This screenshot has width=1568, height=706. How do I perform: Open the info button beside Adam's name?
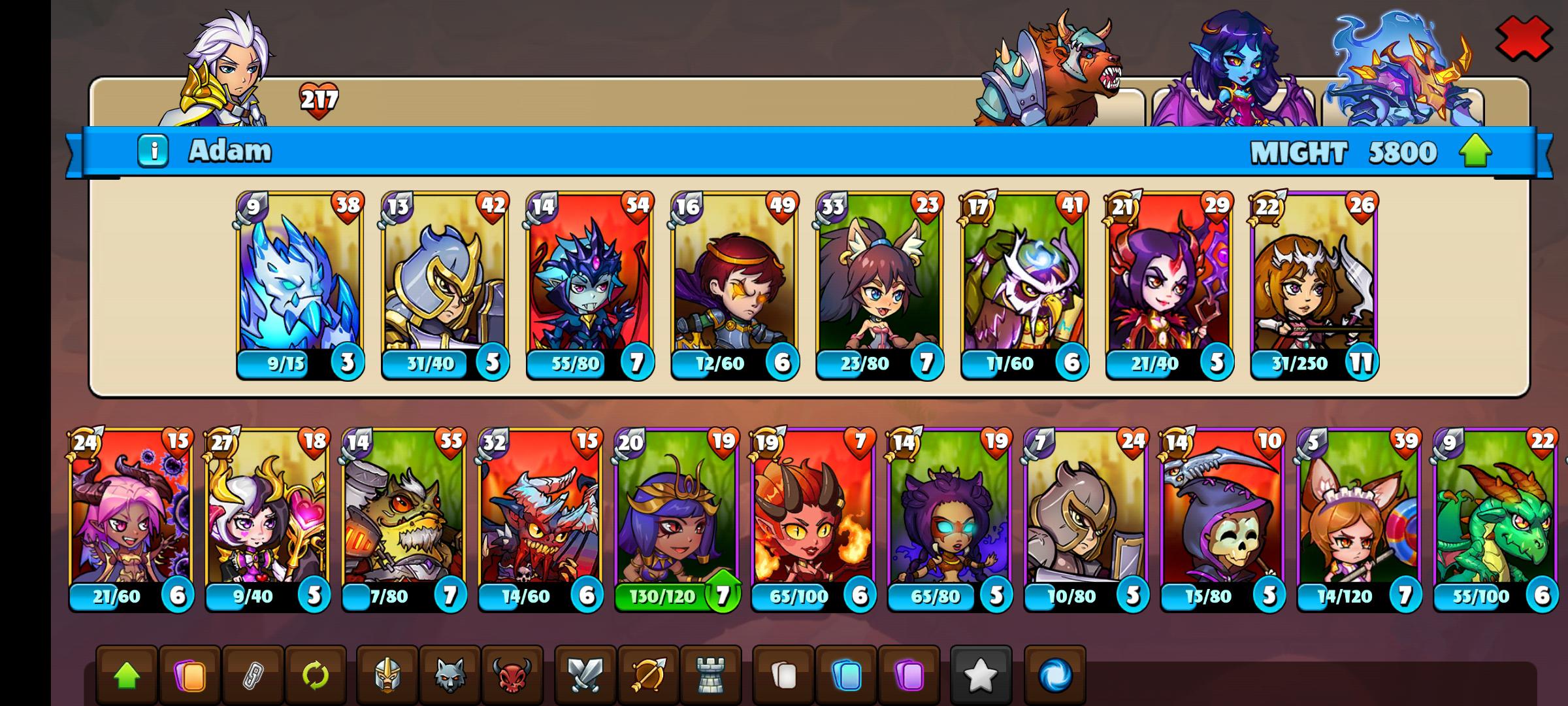tap(154, 149)
